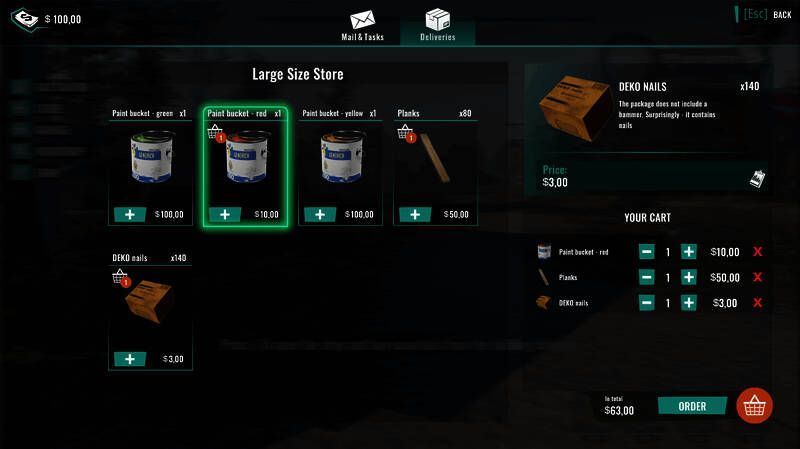Click the red shopping basket icon
This screenshot has width=800, height=449.
[754, 406]
